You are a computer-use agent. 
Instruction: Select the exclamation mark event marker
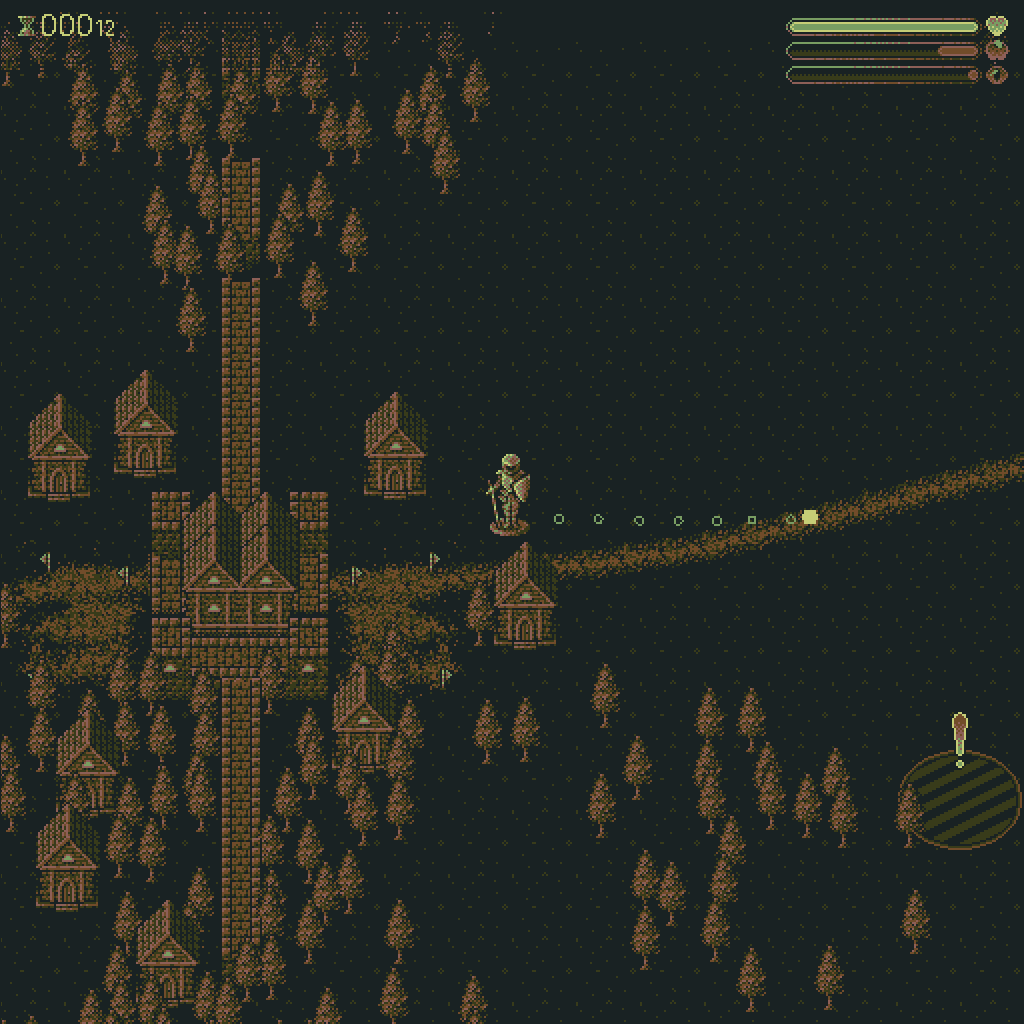[960, 738]
